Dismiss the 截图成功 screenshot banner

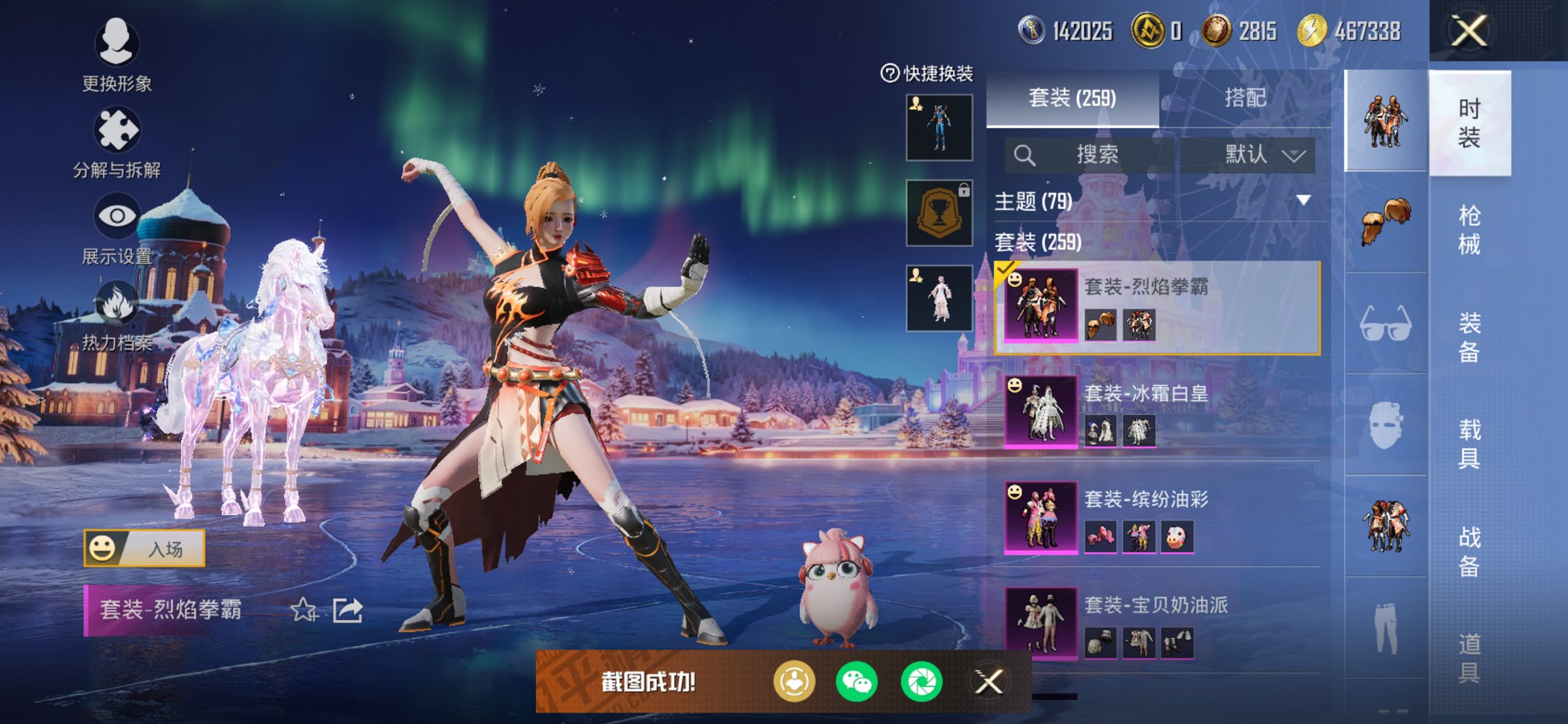point(989,682)
